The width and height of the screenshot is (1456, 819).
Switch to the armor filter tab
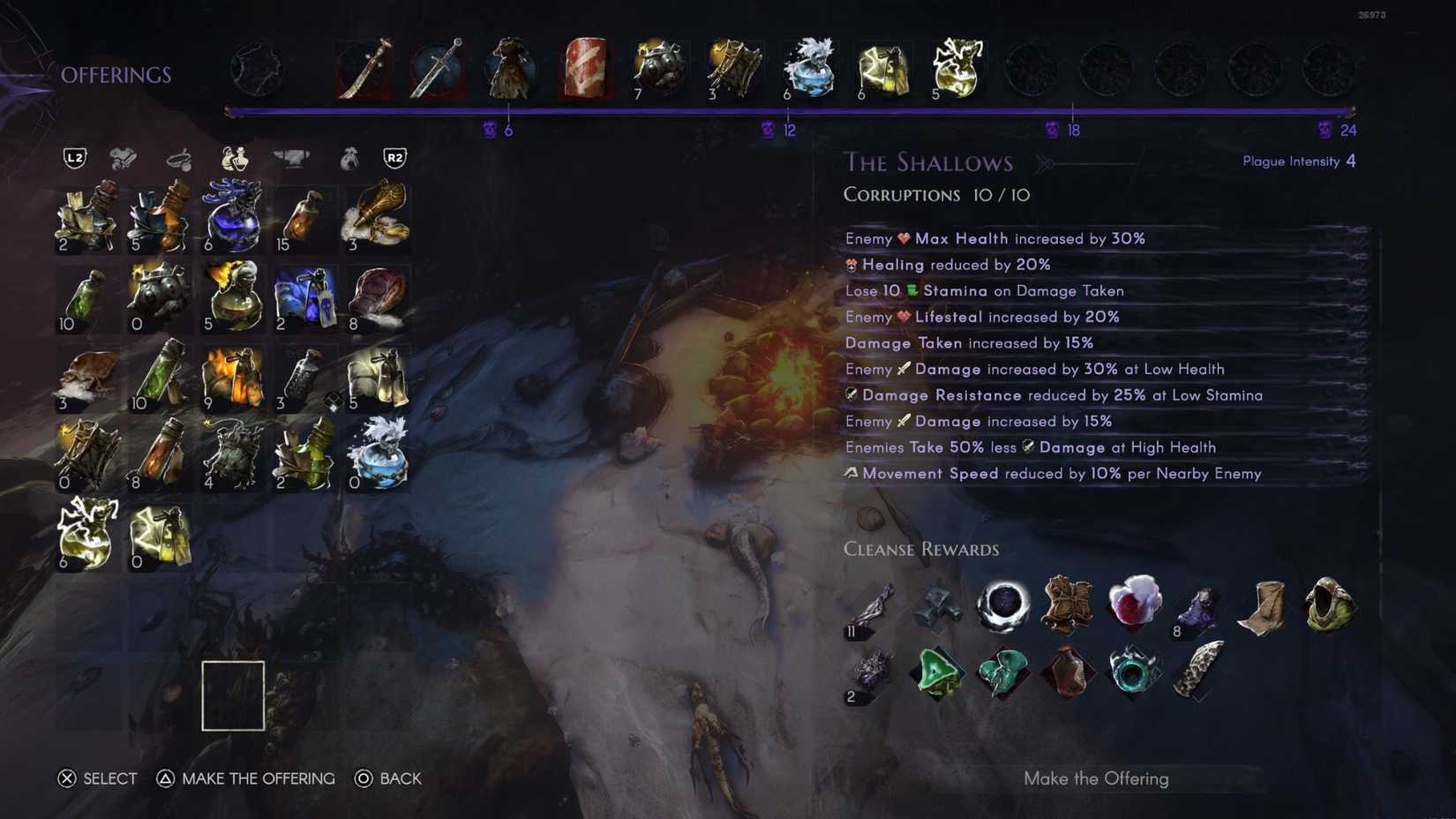click(x=124, y=159)
